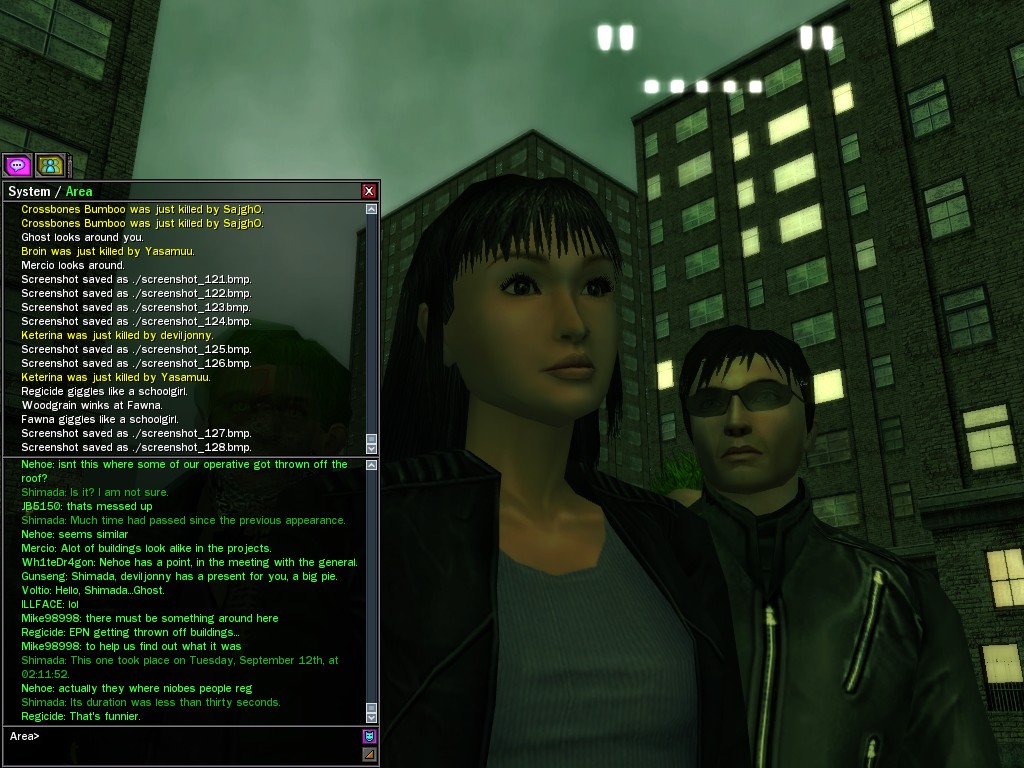Viewport: 1024px width, 768px height.
Task: Close the System / Area chat window
Action: (369, 191)
